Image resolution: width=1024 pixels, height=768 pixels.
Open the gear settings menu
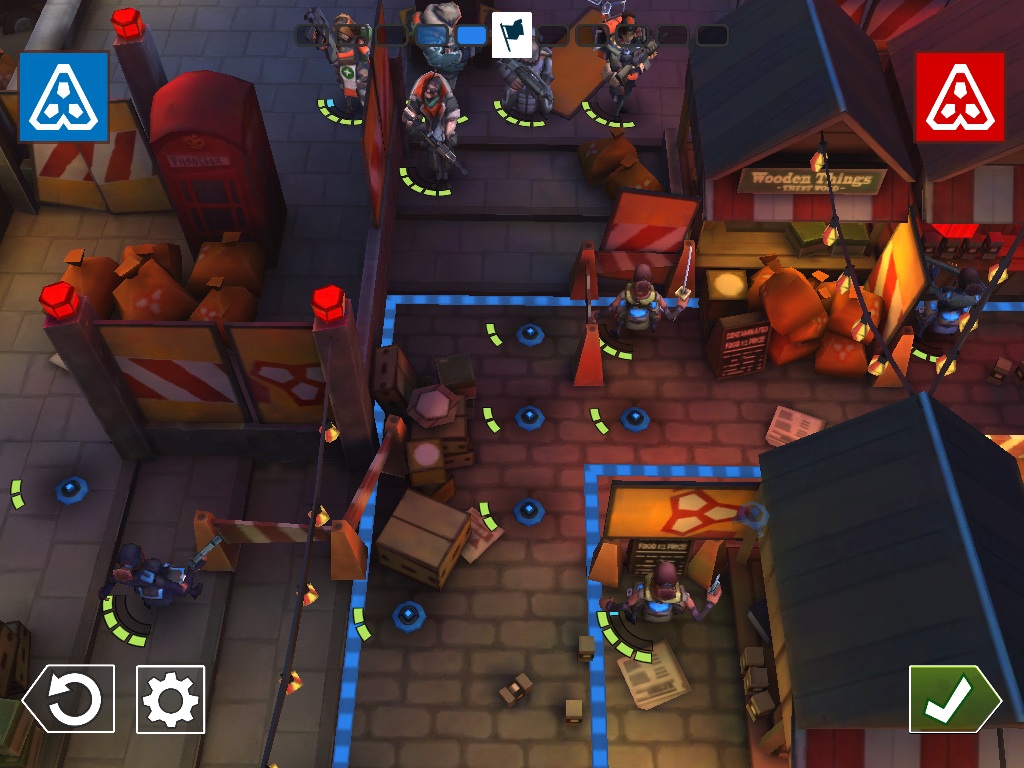pyautogui.click(x=171, y=699)
